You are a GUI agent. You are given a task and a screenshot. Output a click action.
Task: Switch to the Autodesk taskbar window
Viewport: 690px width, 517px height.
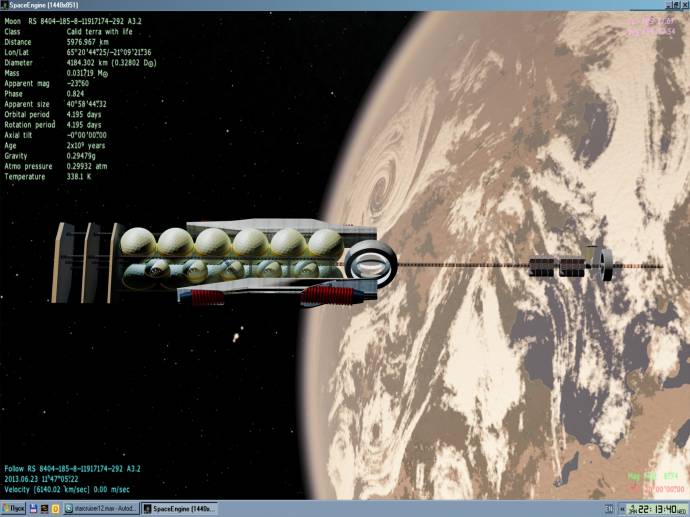pos(103,509)
